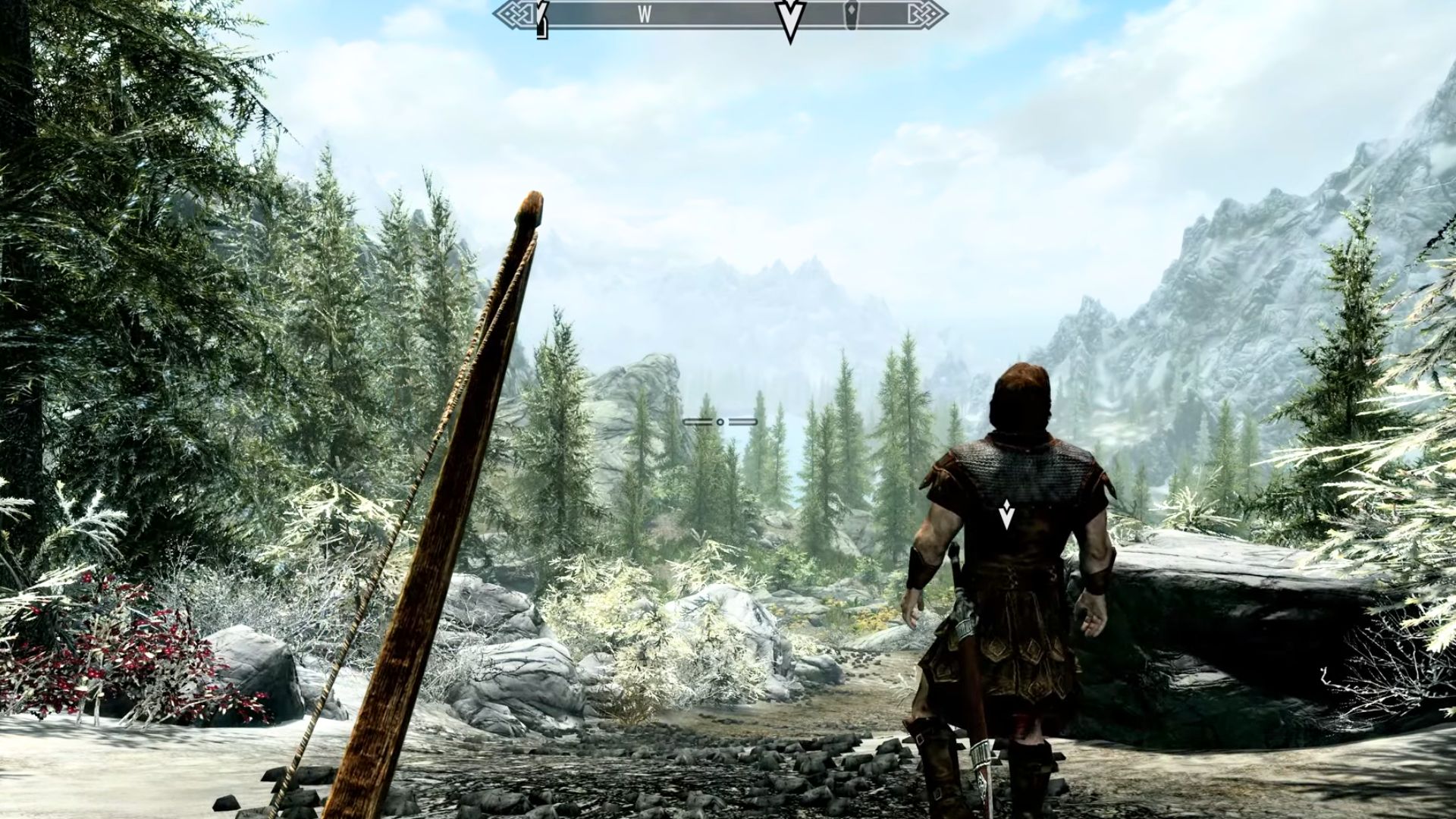Click the small door marker icon on the compass

(x=853, y=14)
